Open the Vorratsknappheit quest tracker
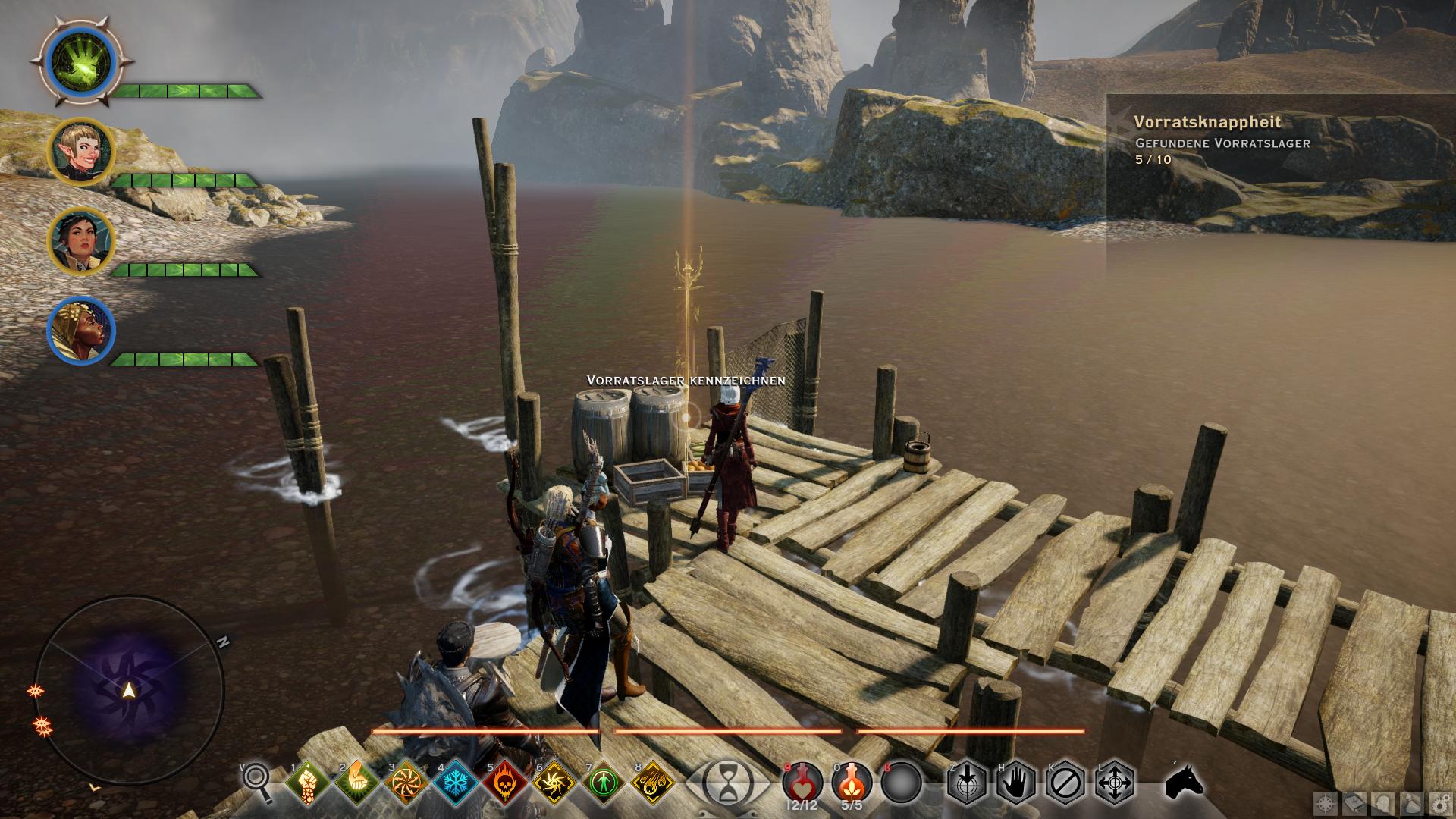Viewport: 1456px width, 819px height. point(1207,122)
